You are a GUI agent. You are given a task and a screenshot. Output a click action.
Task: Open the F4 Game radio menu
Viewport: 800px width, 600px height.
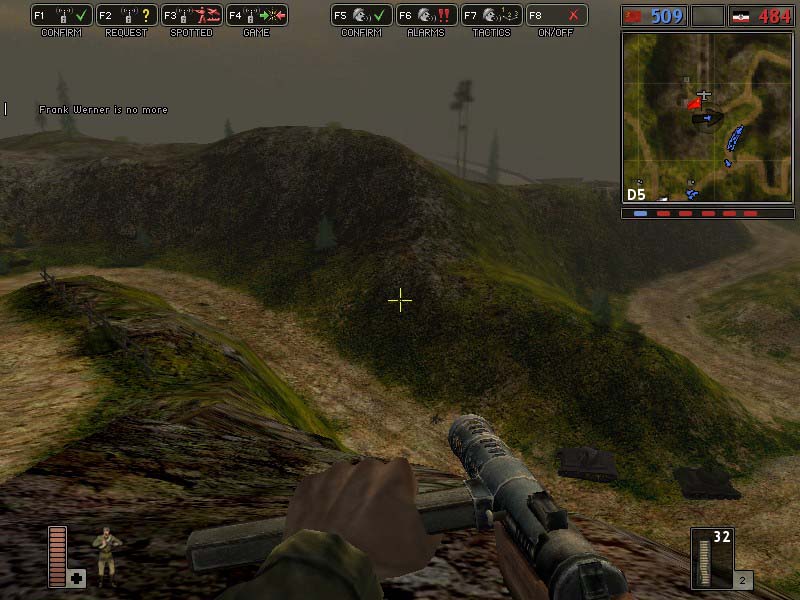(256, 16)
